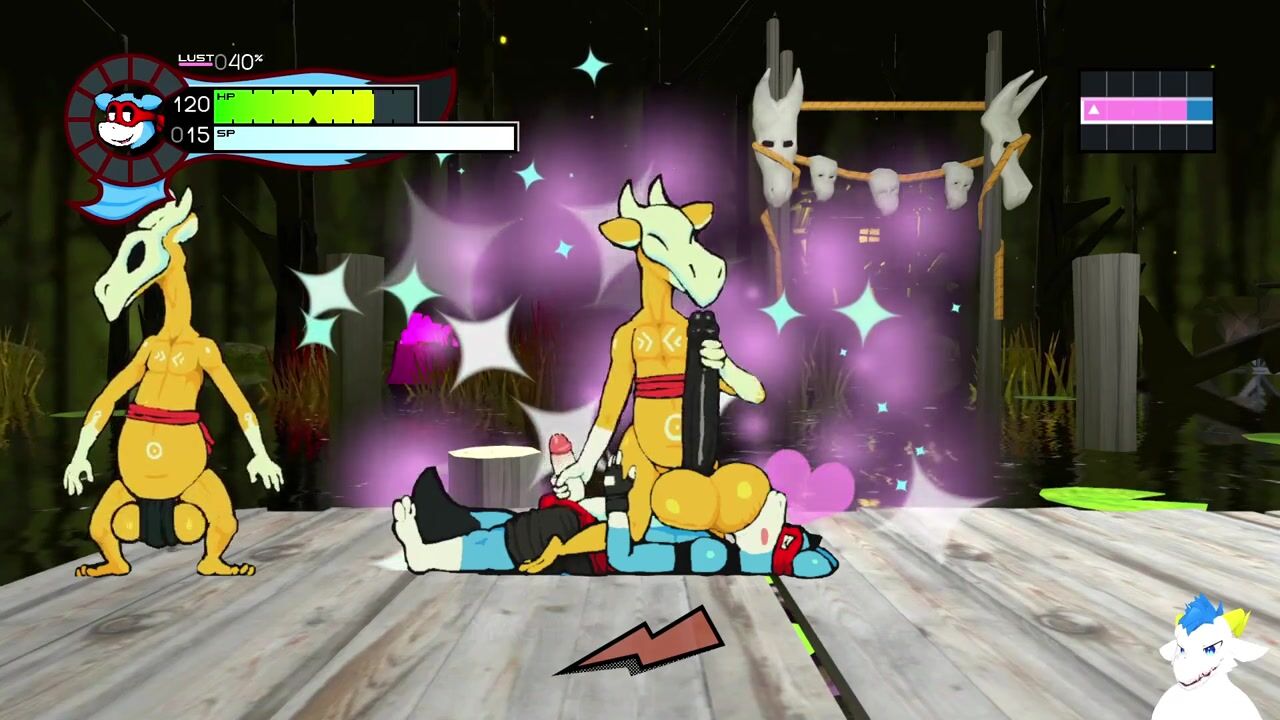Click the player character portrait
The width and height of the screenshot is (1280, 720).
point(128,120)
